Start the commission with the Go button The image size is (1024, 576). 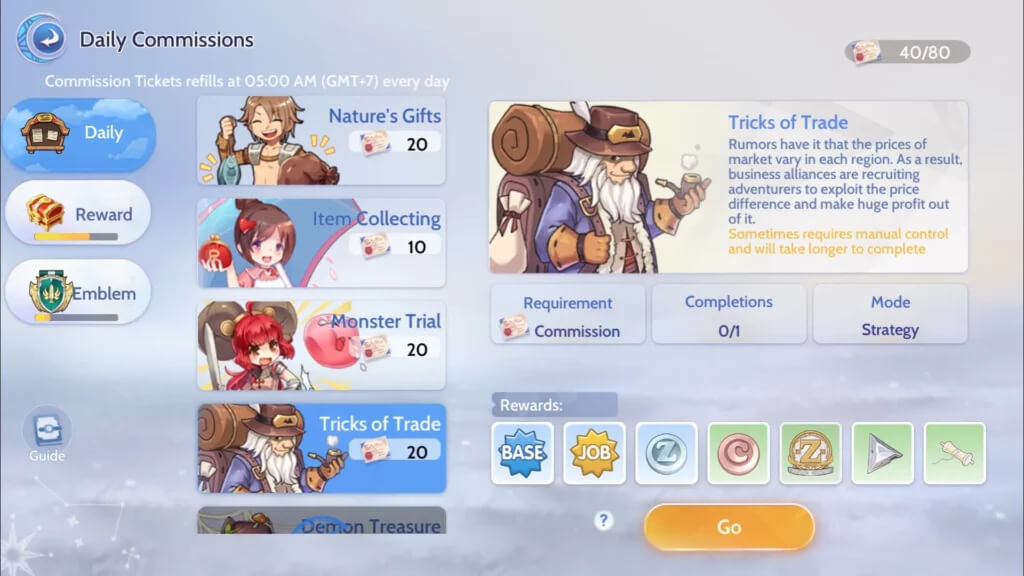click(x=729, y=527)
